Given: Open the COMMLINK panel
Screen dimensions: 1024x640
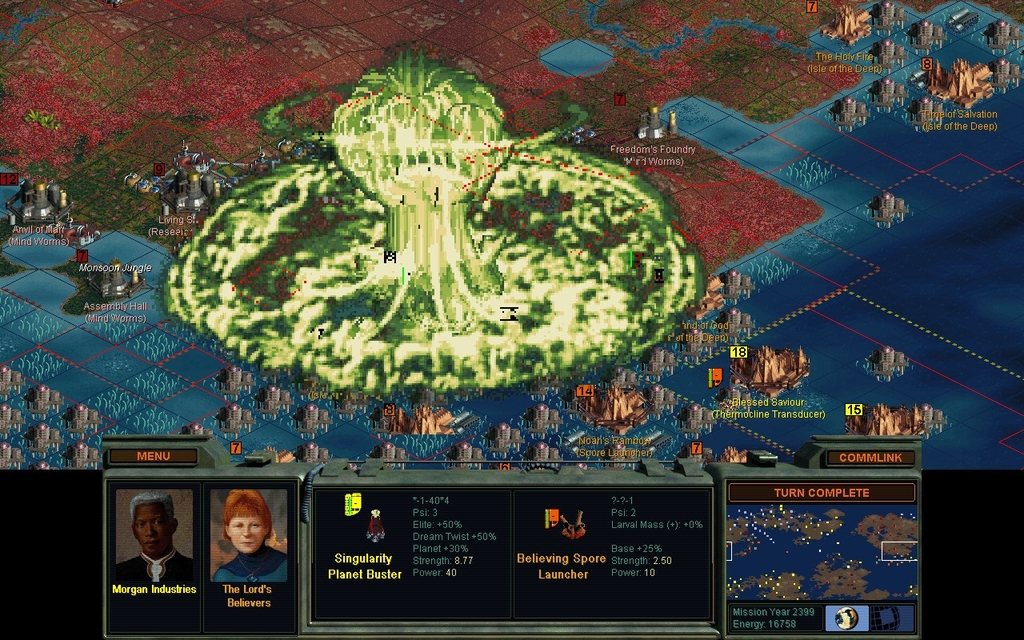Looking at the screenshot, I should pyautogui.click(x=869, y=458).
